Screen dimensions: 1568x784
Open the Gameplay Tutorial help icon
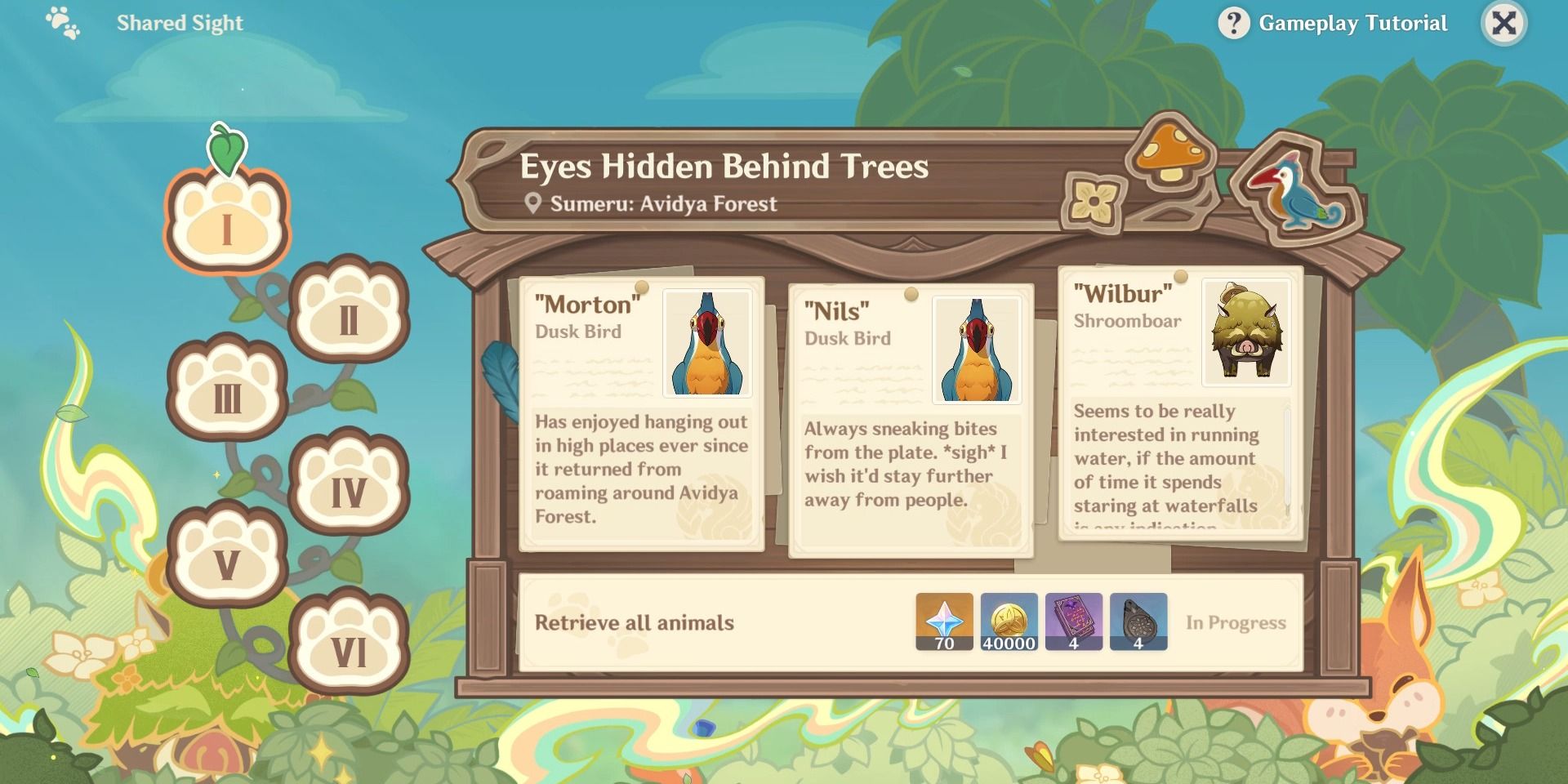coord(1233,22)
